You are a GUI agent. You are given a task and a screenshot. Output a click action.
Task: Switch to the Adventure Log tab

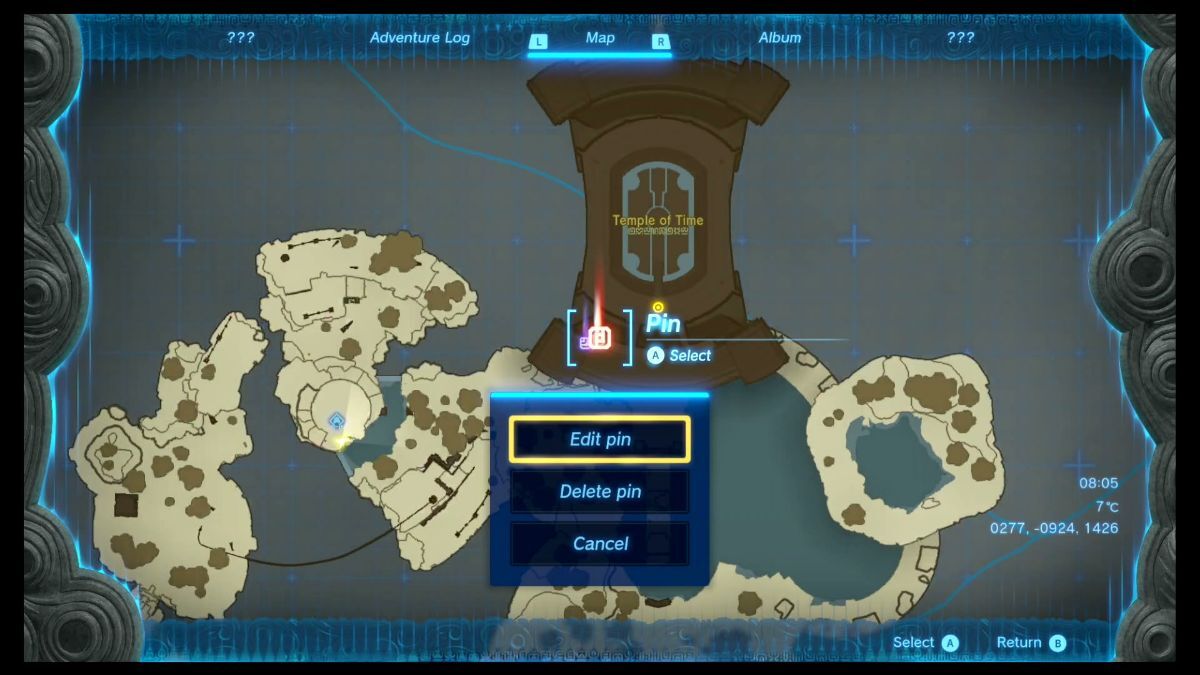[x=419, y=38]
